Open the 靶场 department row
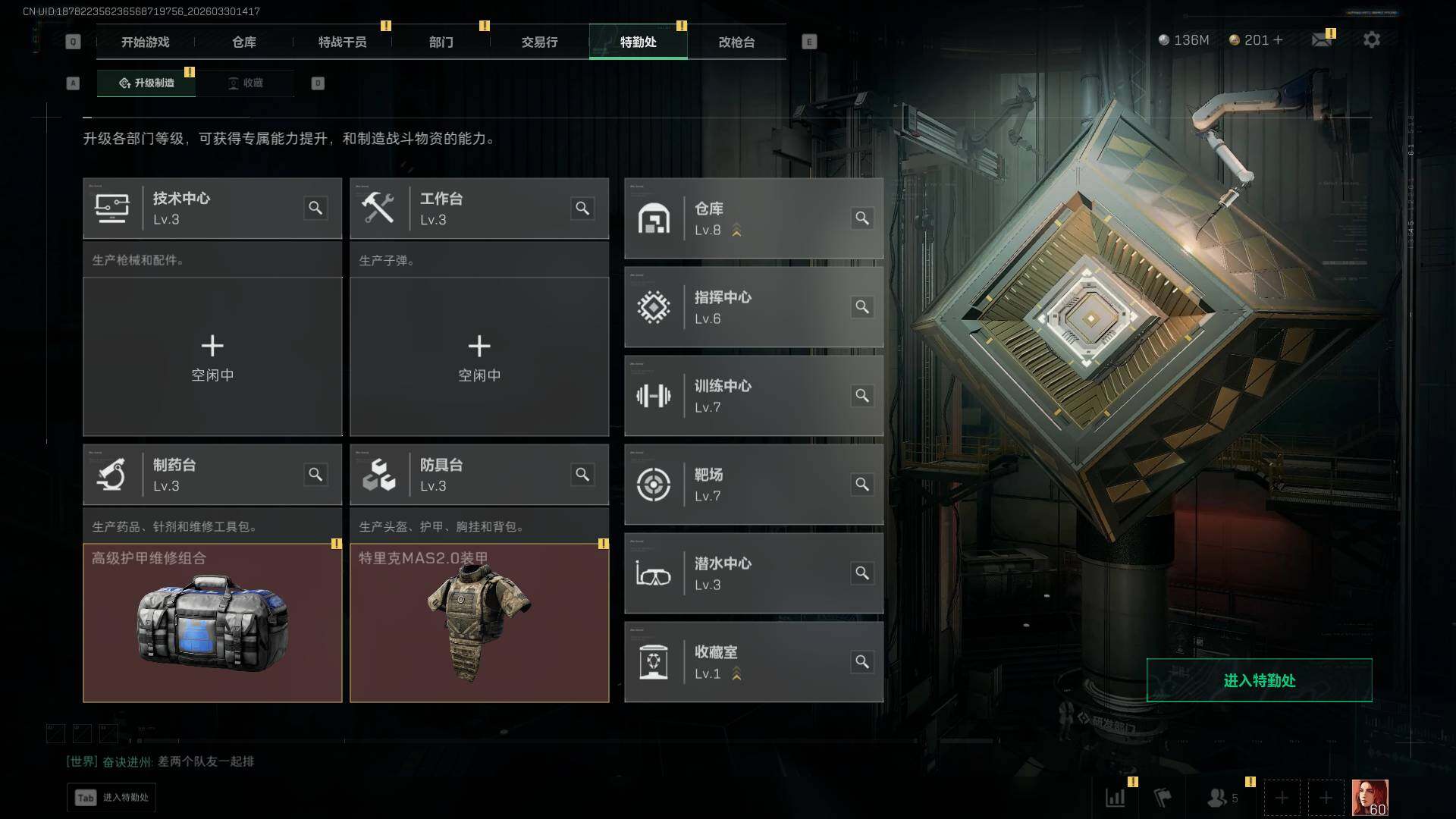 [753, 485]
